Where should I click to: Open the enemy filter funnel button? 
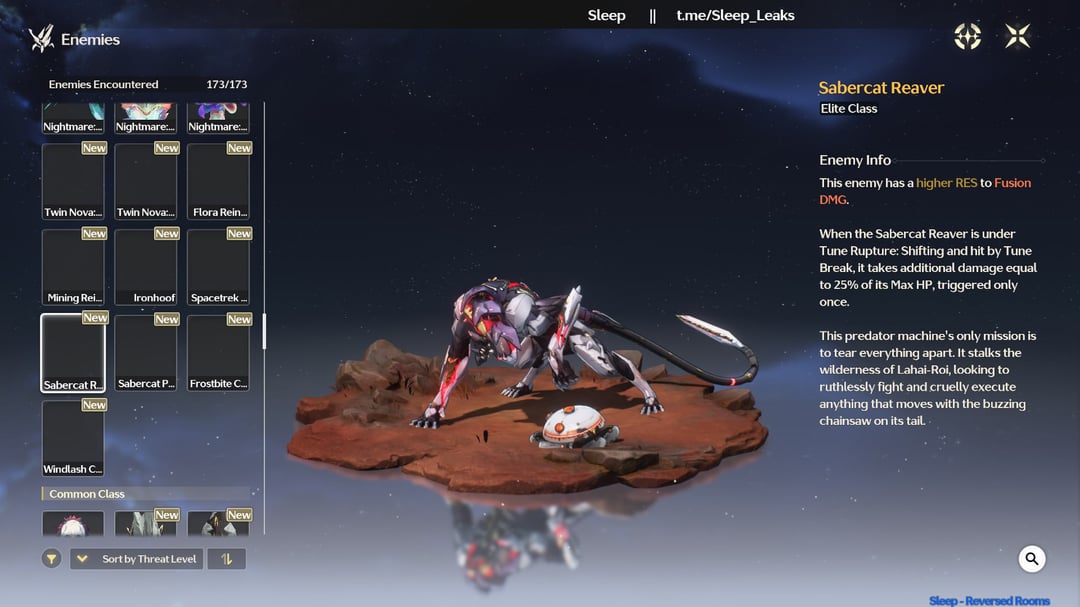(52, 559)
